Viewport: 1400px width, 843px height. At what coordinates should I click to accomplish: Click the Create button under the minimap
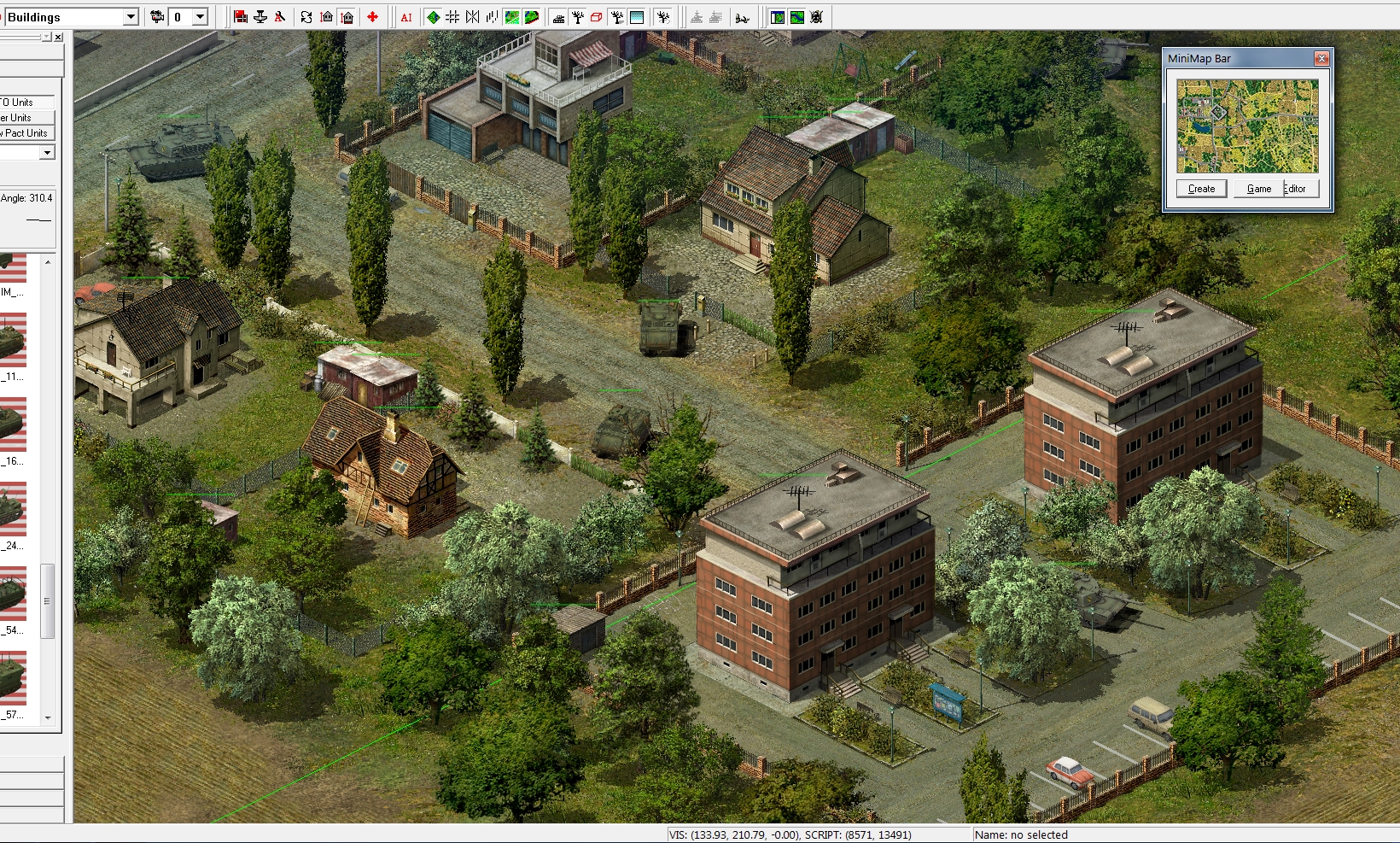tap(1201, 189)
